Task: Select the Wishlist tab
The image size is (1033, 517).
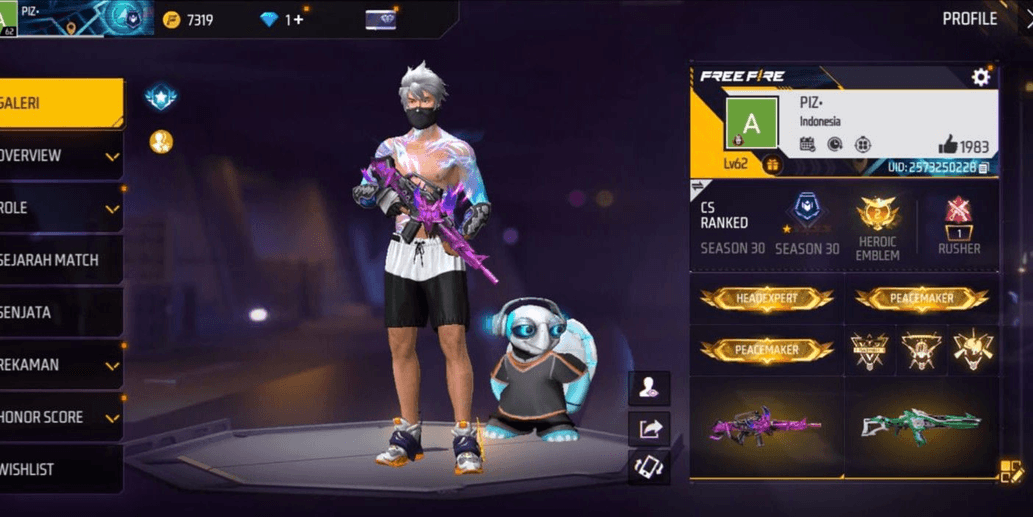Action: (x=60, y=469)
